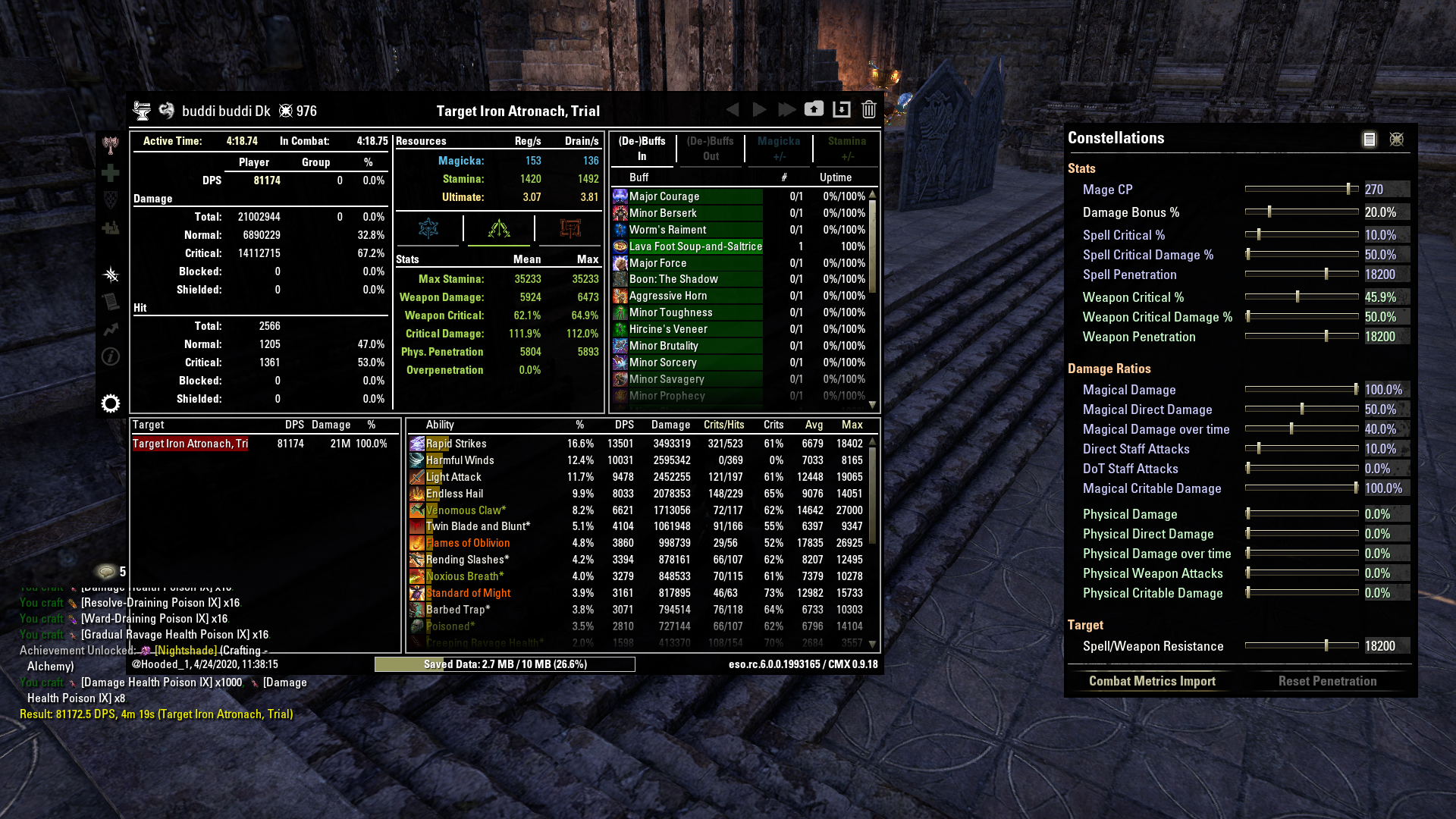This screenshot has height=819, width=1456.
Task: Switch to the Magicka +/- tab
Action: tap(779, 149)
